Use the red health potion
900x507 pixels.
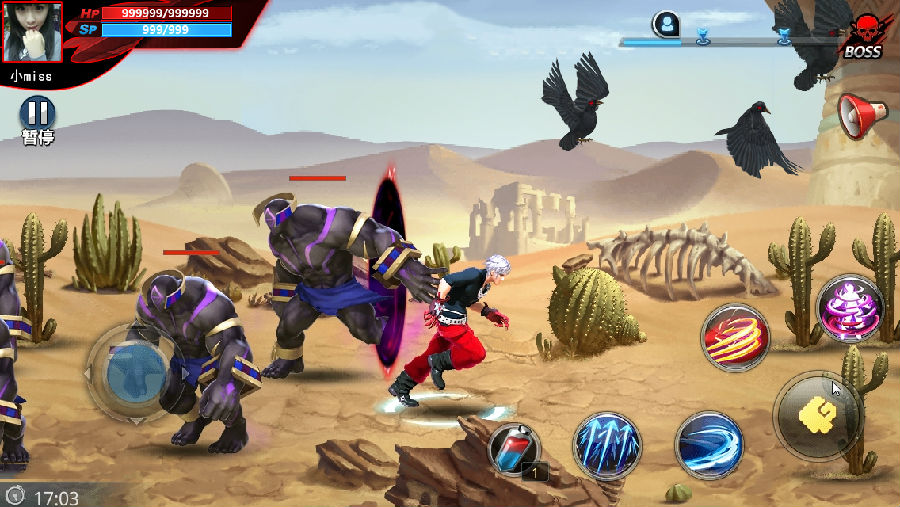tap(515, 449)
